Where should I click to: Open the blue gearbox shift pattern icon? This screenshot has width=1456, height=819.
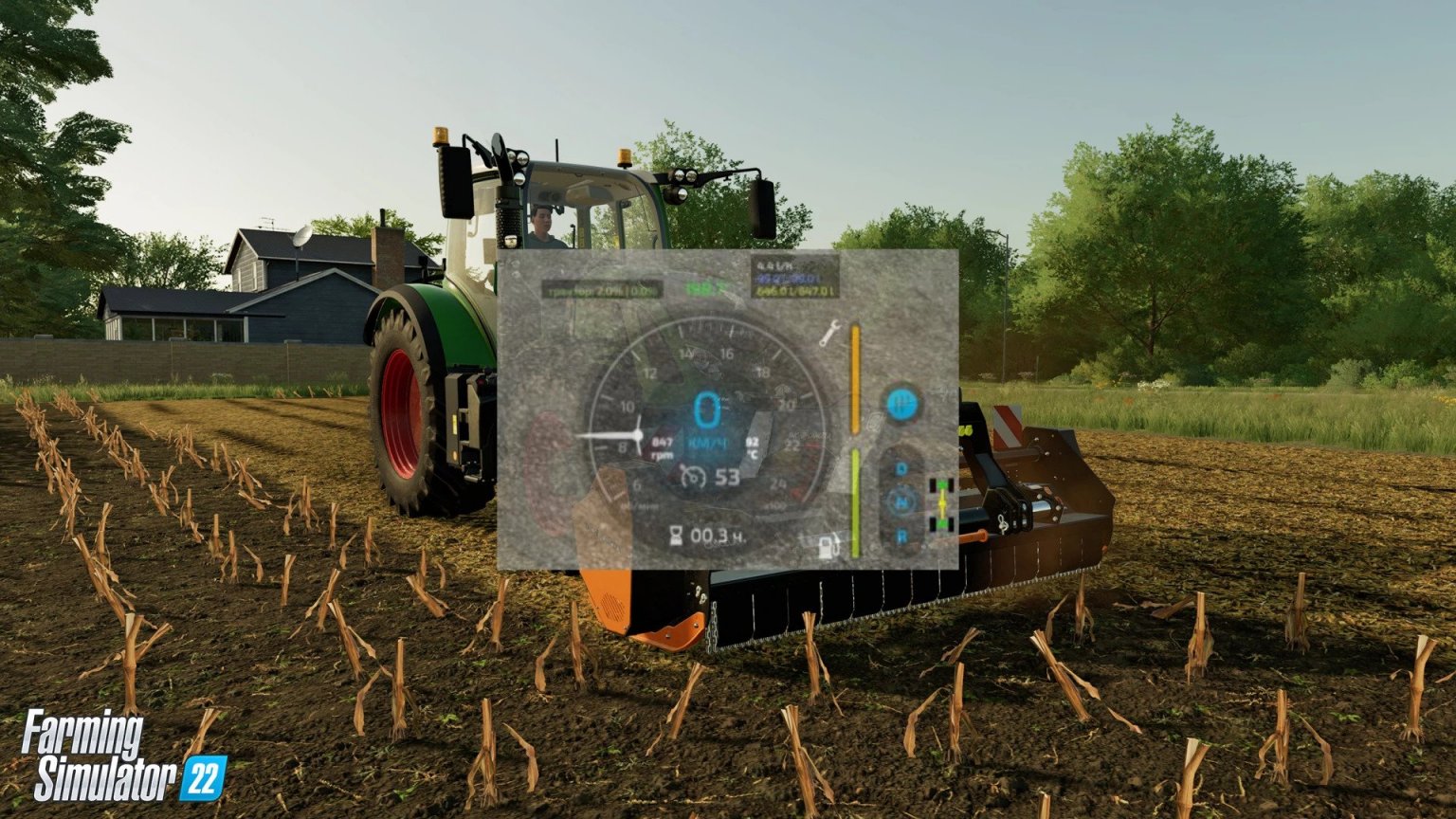point(901,403)
